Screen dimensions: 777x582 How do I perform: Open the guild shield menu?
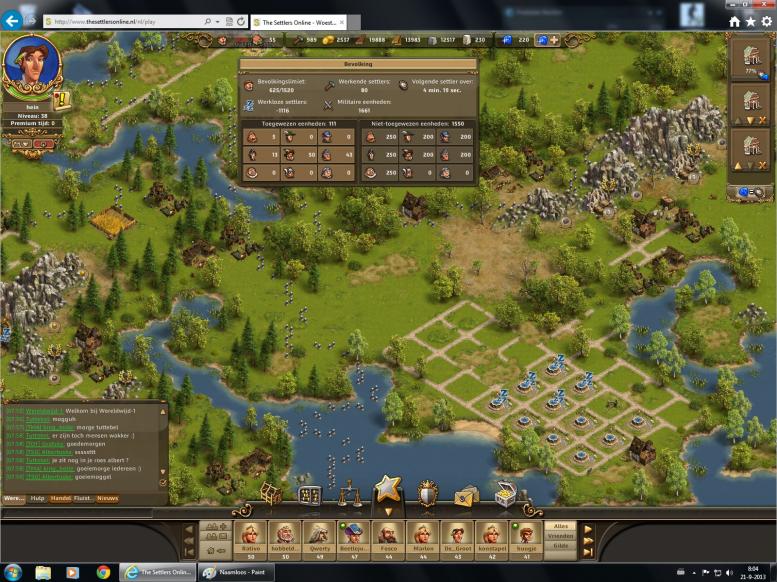tap(427, 495)
